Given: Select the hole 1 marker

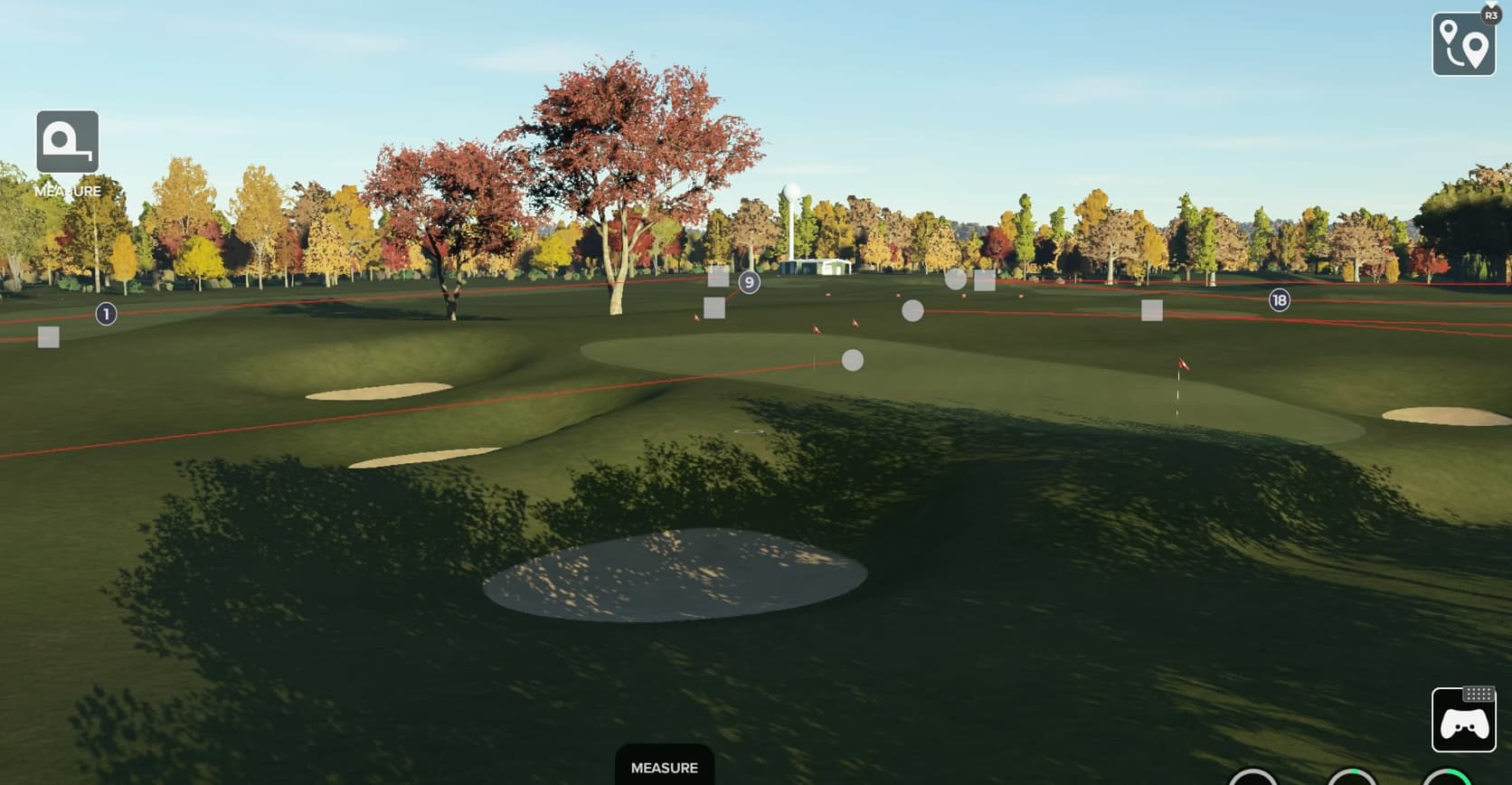Looking at the screenshot, I should pyautogui.click(x=106, y=314).
